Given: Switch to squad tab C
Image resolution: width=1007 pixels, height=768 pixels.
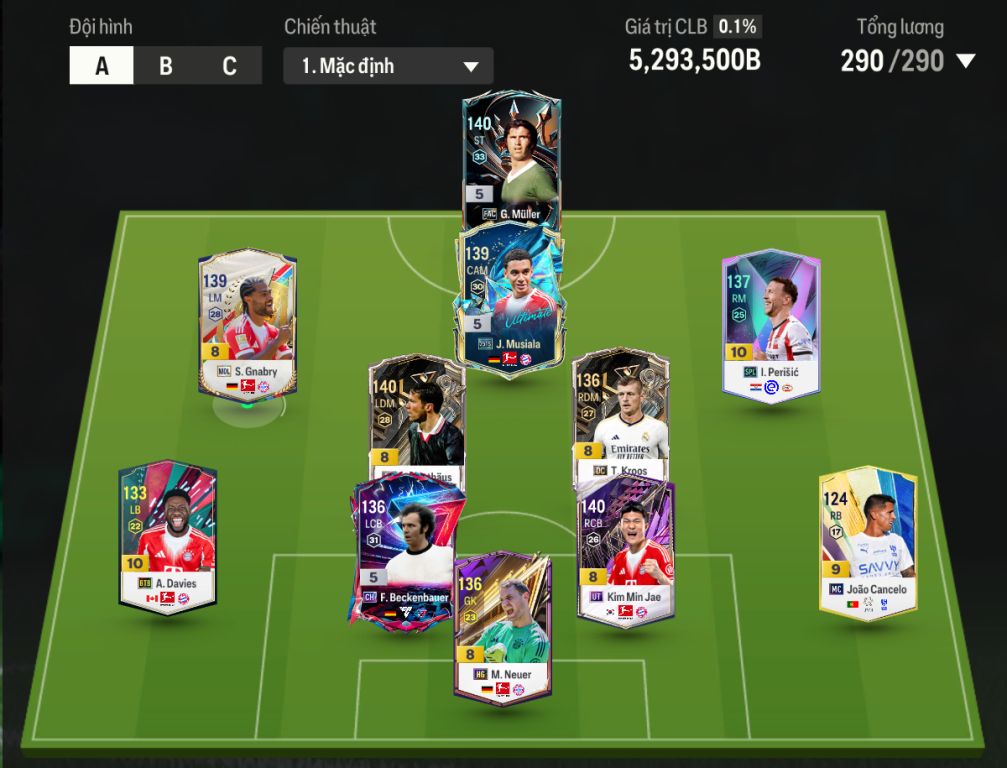Looking at the screenshot, I should coord(229,66).
